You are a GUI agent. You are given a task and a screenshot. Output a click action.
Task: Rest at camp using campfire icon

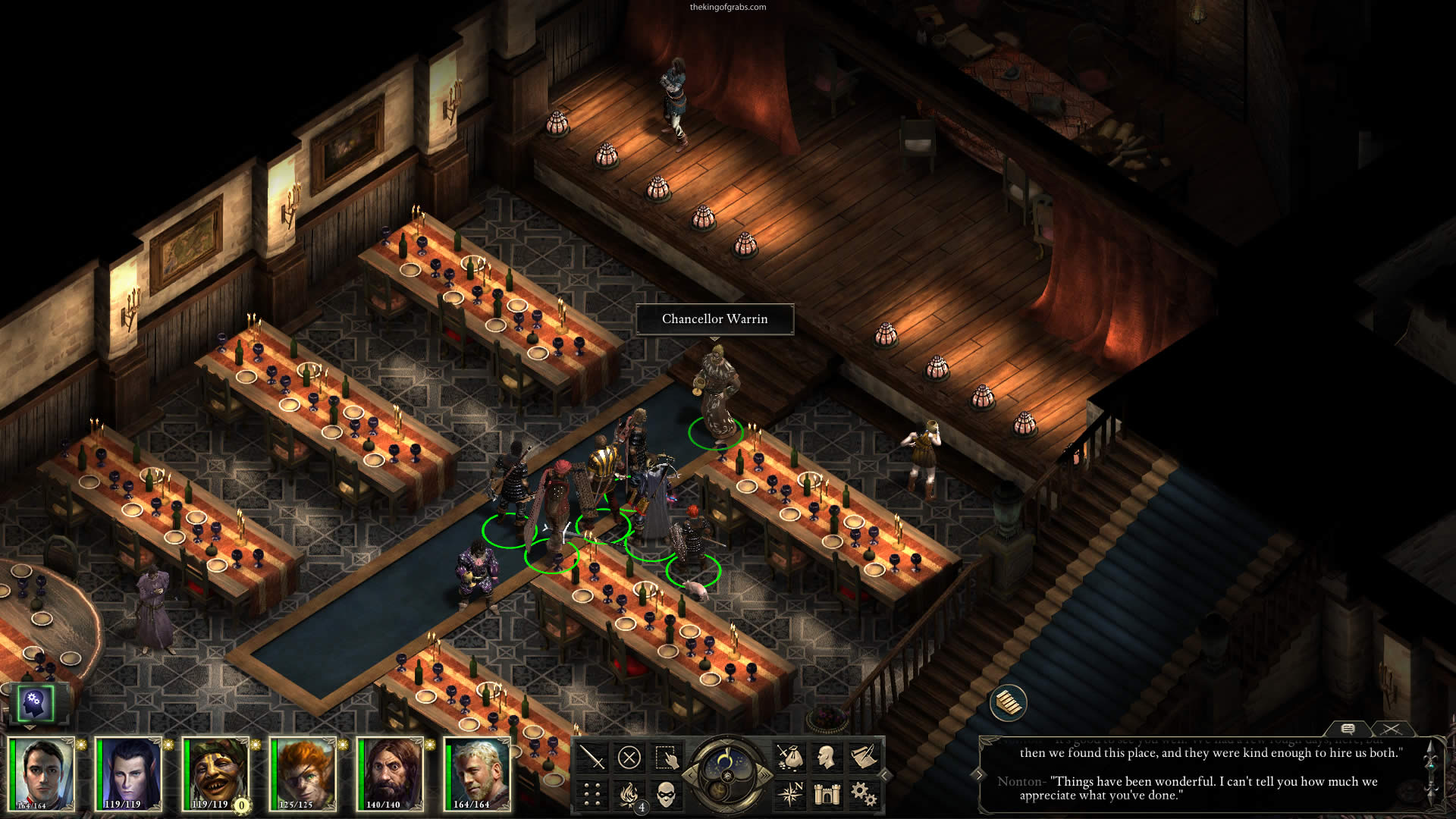[x=629, y=794]
